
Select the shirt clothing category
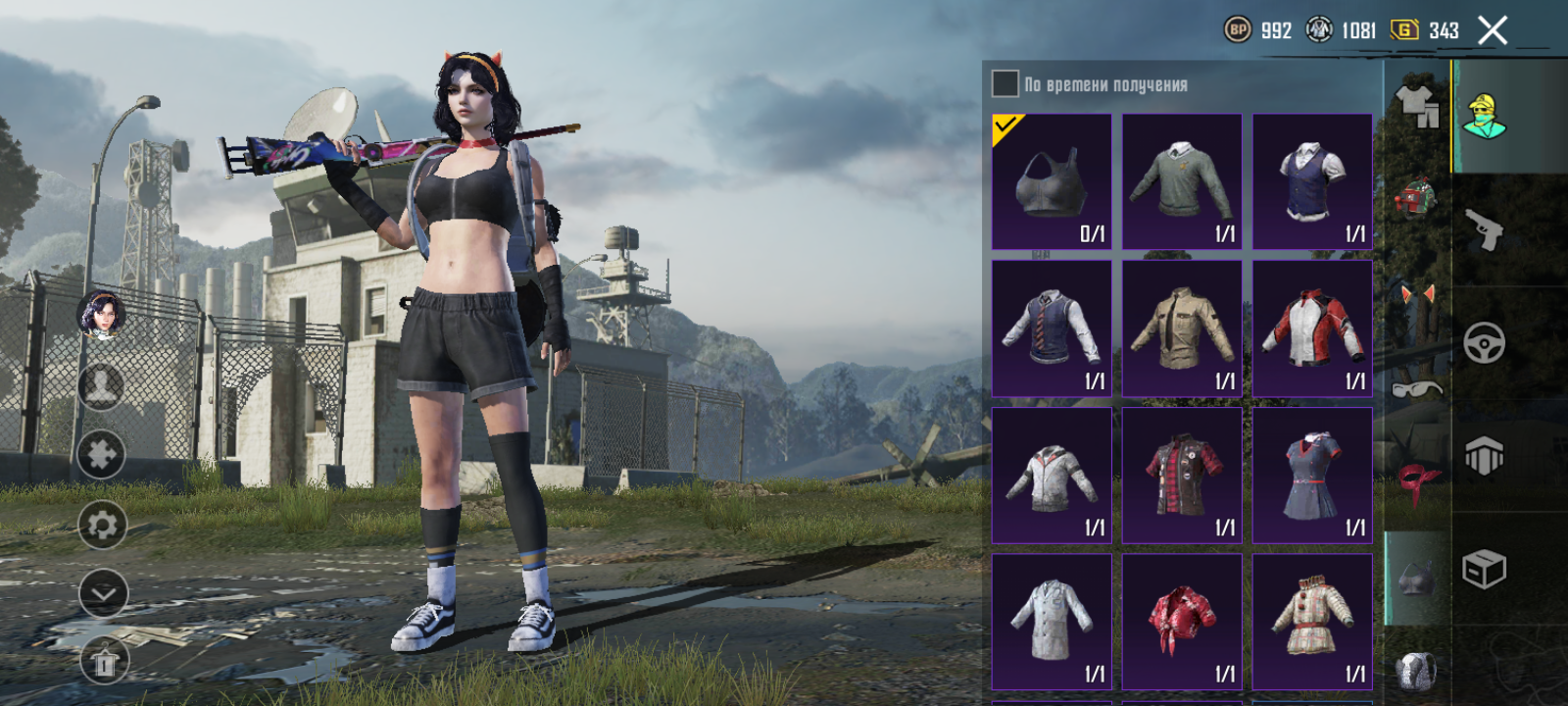[1417, 104]
